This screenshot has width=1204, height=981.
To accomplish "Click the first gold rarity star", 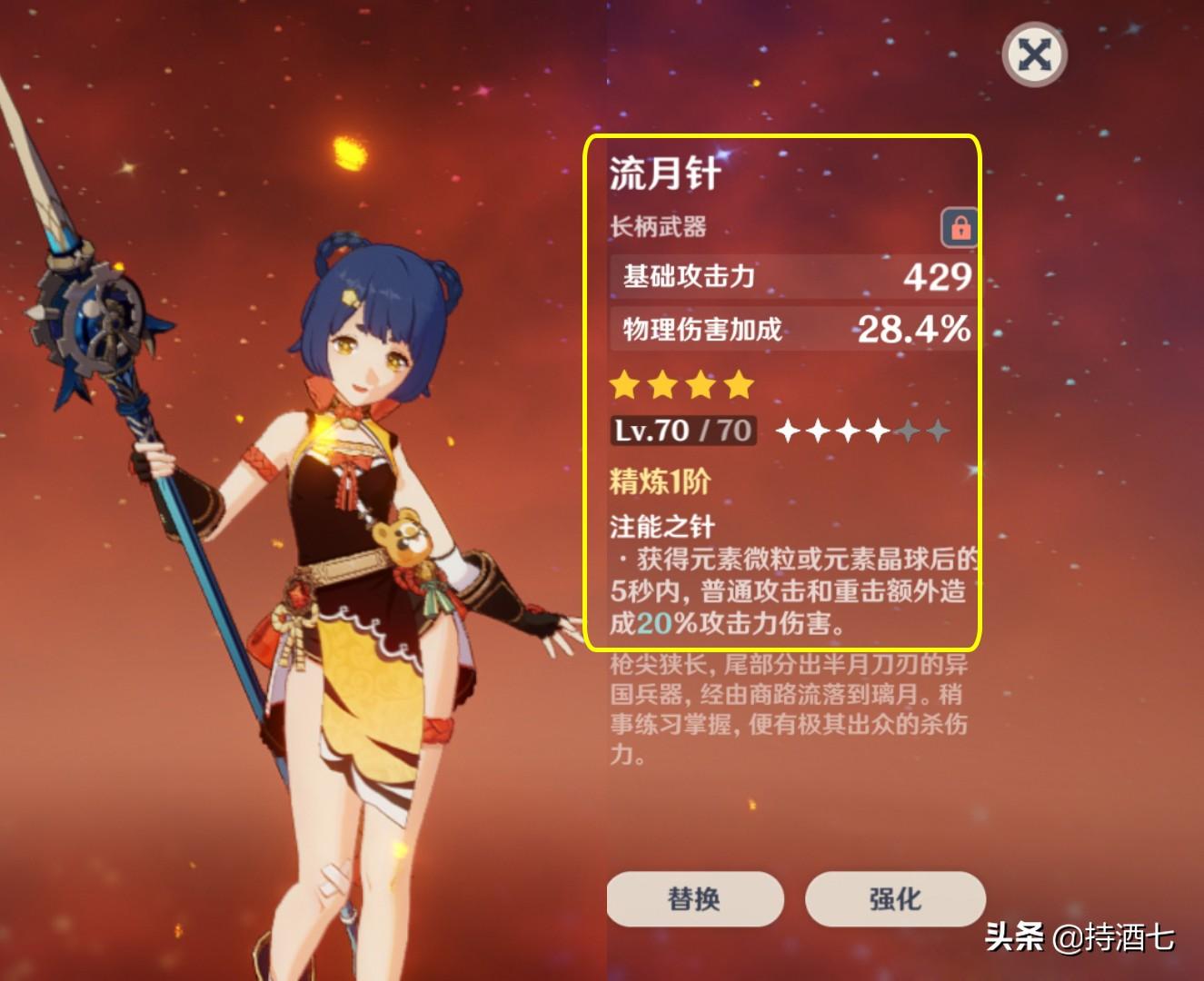I will tap(625, 385).
